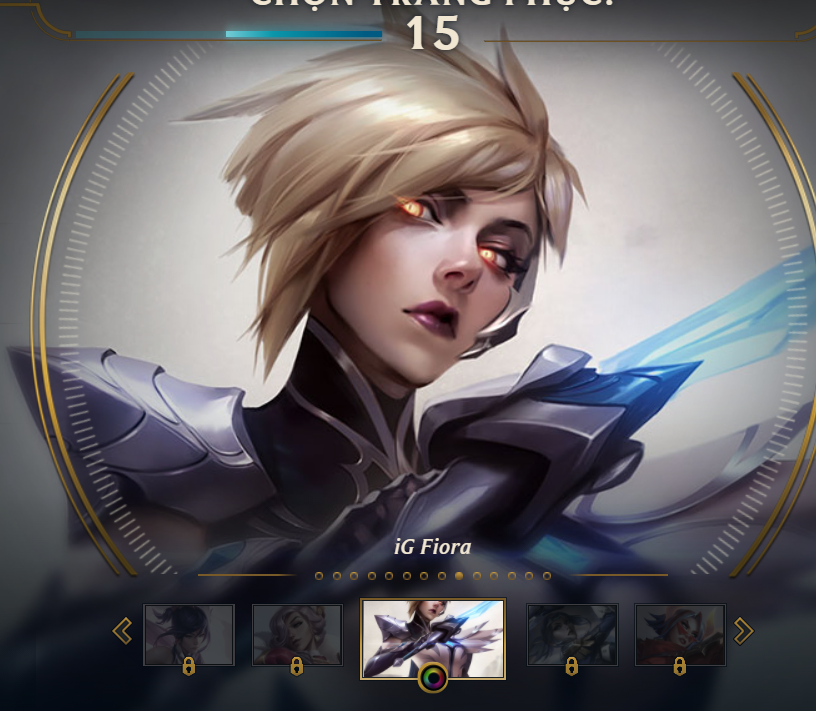Show previous skins with the left arrow

(x=123, y=630)
